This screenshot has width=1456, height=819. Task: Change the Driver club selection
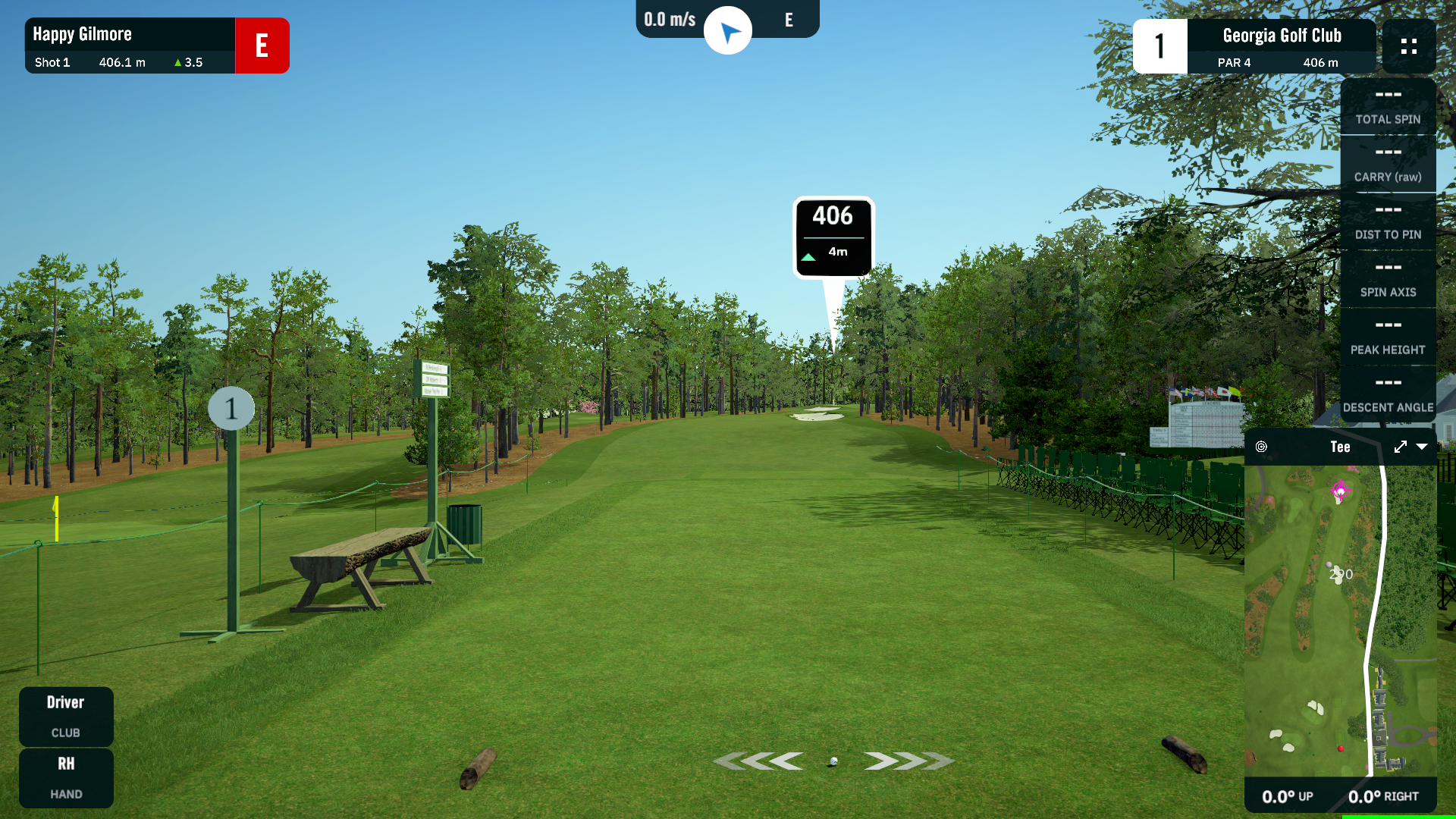pos(66,716)
